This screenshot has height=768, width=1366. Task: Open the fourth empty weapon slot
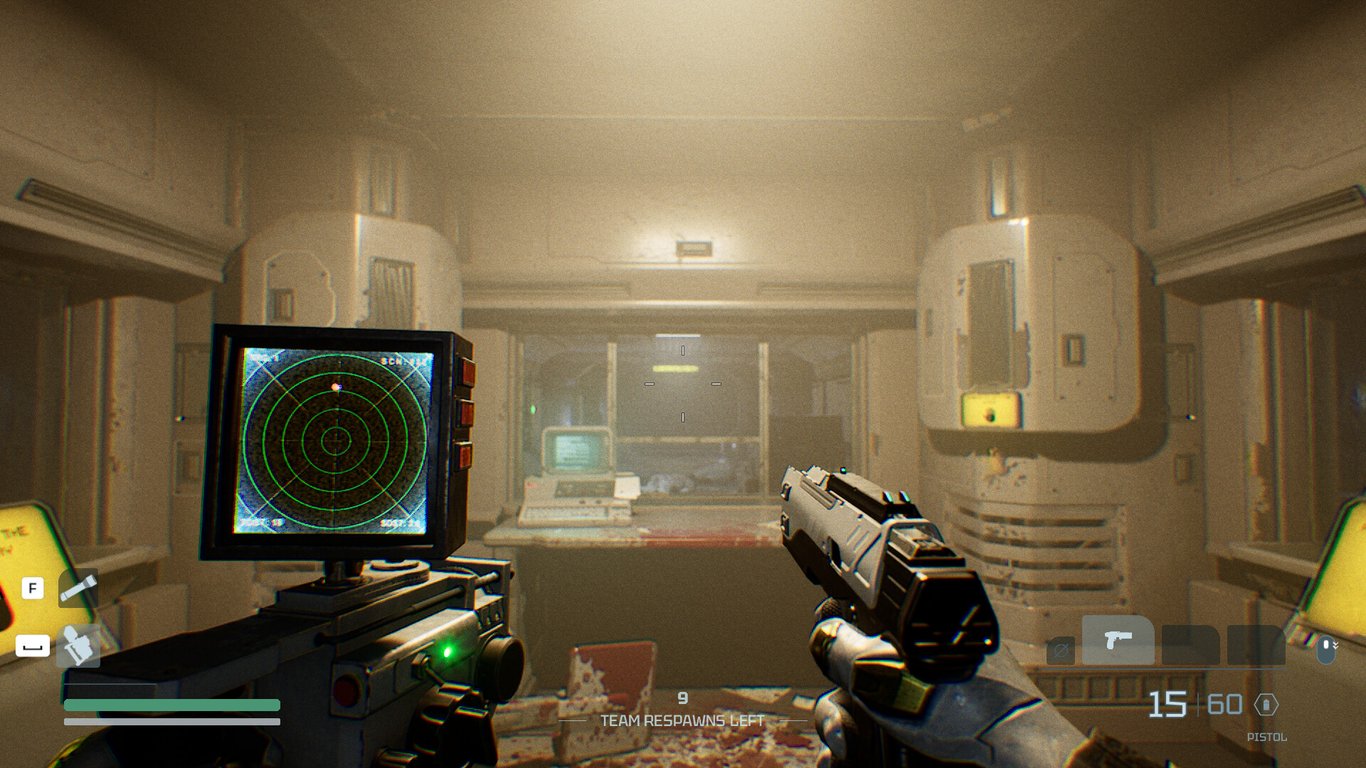tap(1255, 643)
